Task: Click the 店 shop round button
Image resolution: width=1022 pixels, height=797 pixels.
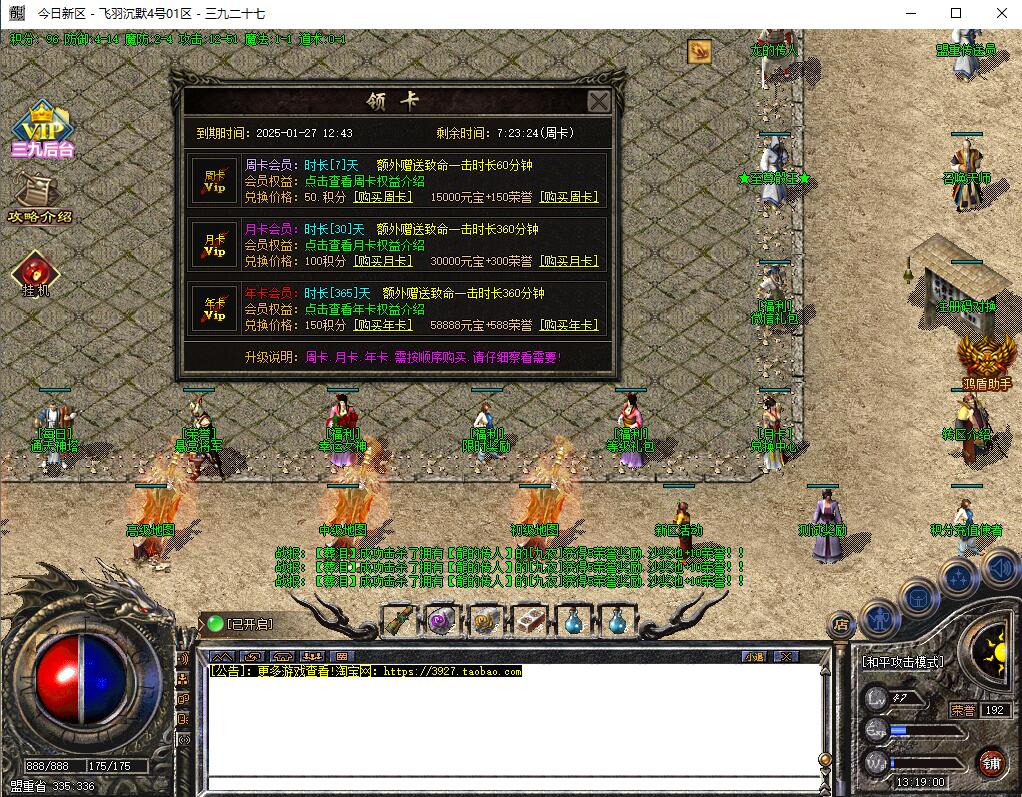Action: pos(842,624)
